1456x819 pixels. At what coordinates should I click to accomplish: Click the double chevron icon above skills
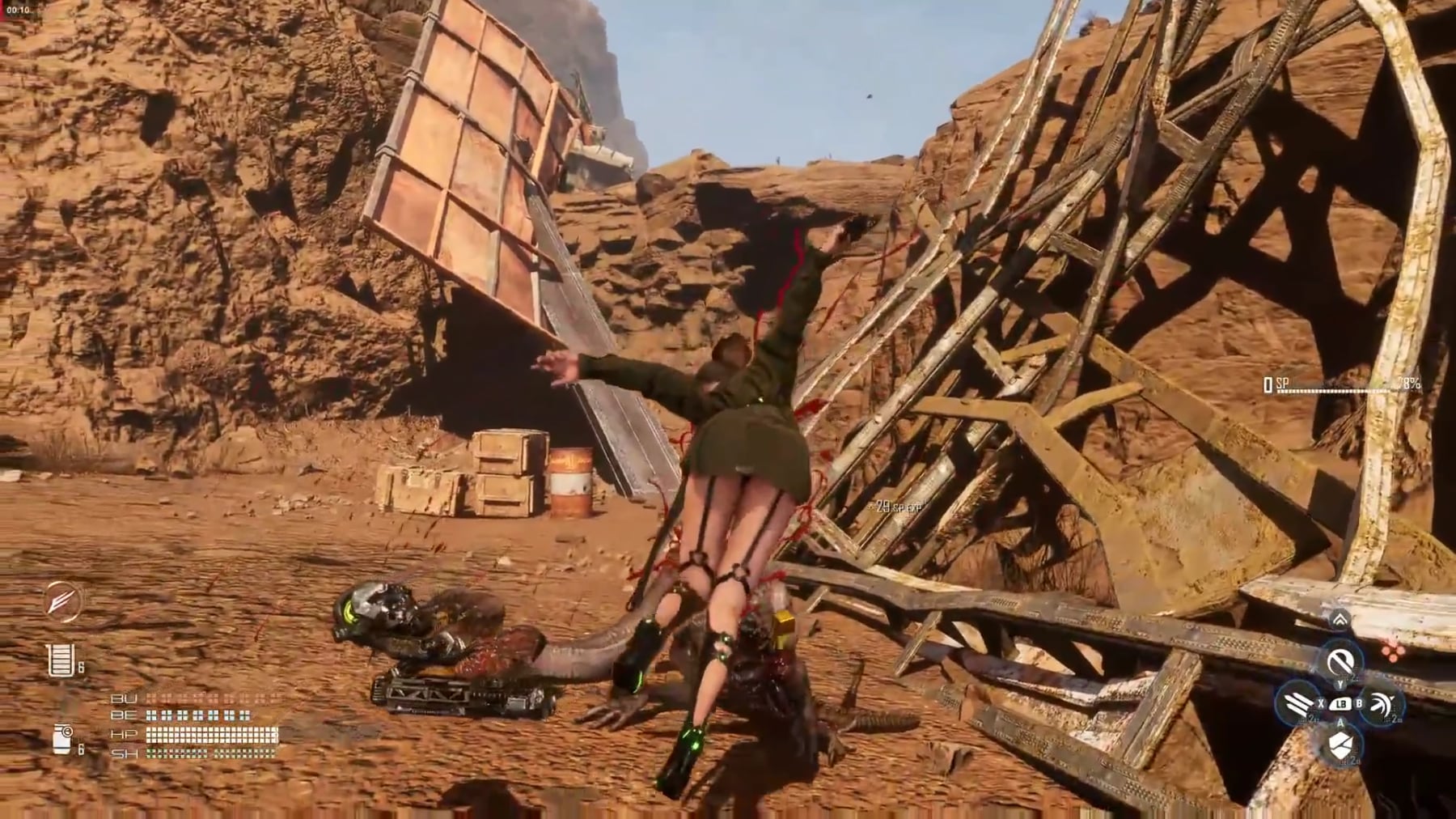(x=1340, y=621)
